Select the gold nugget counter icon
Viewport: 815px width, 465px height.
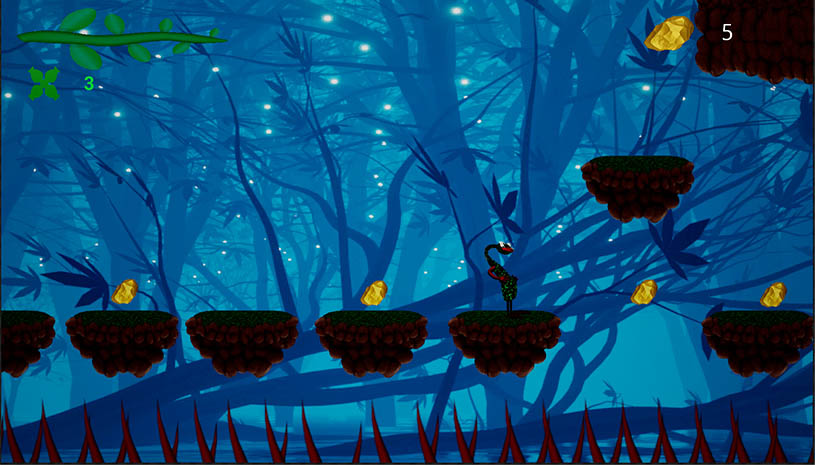[669, 33]
